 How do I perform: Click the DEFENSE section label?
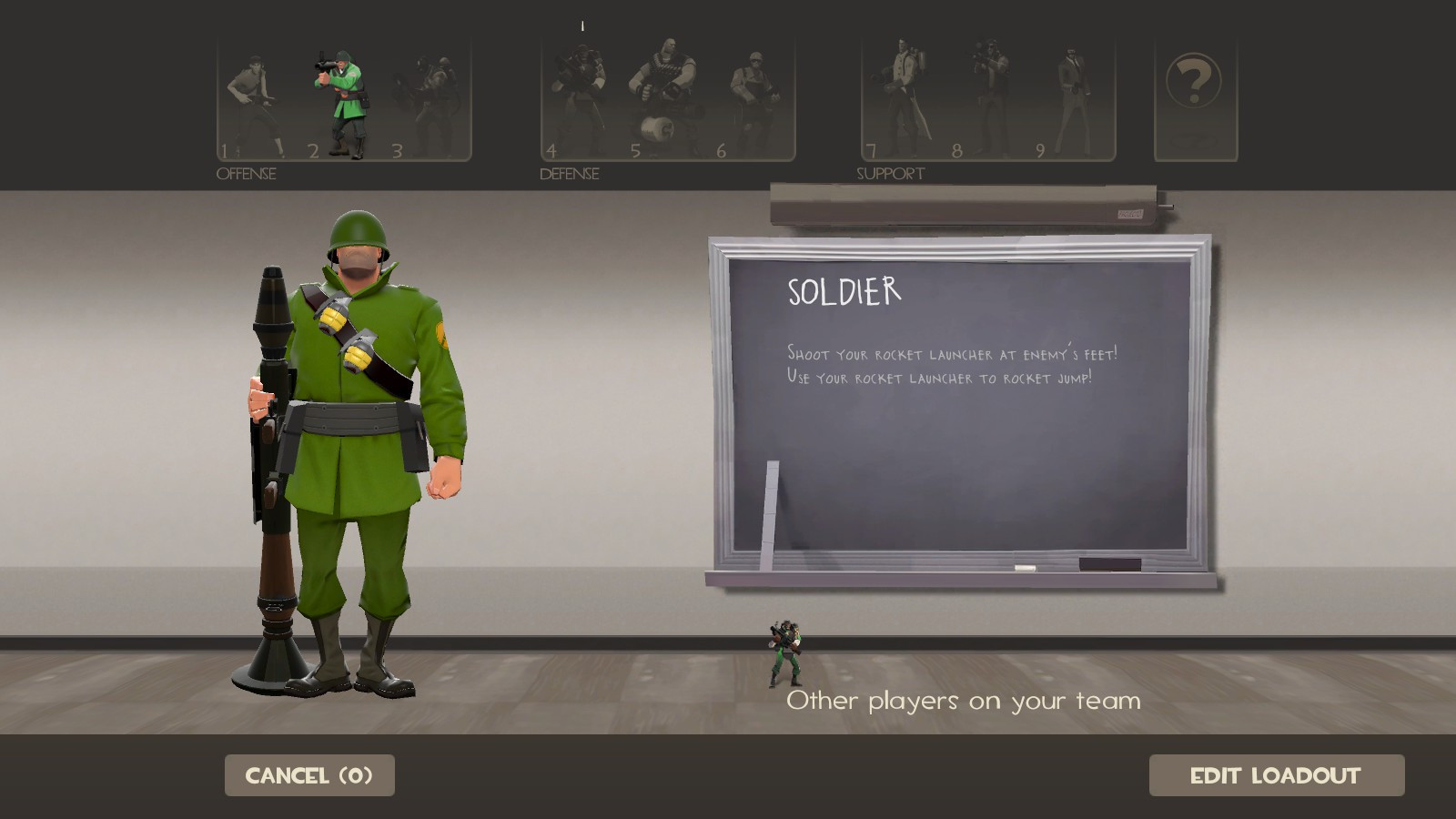tap(568, 175)
